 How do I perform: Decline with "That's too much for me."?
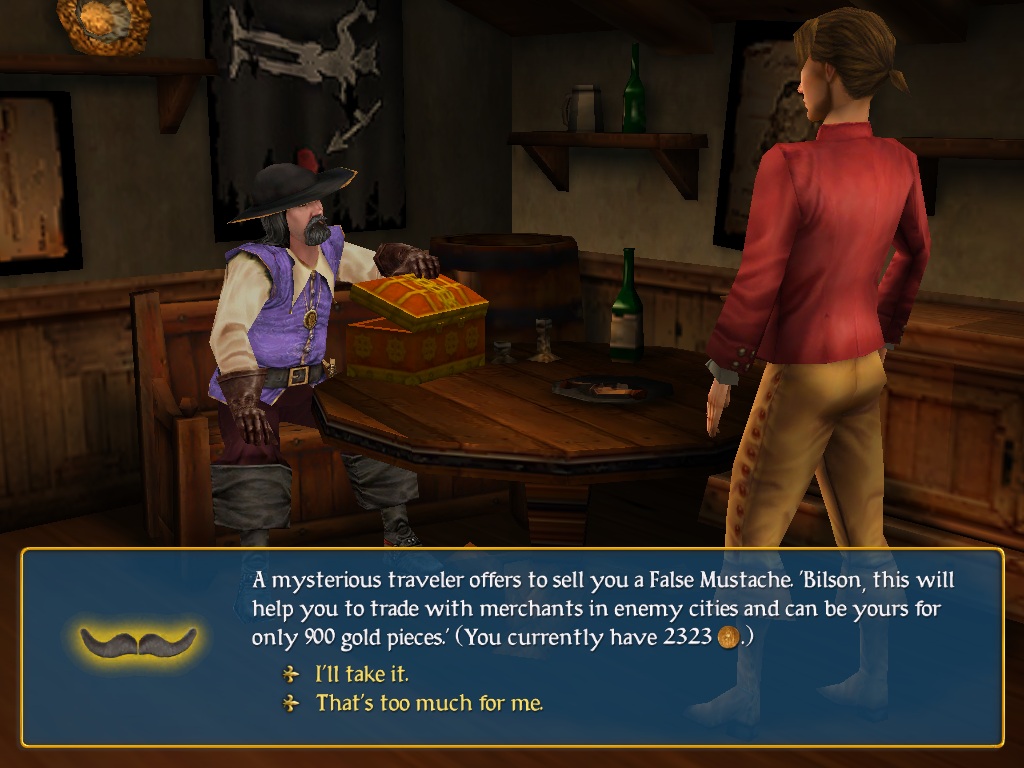tap(429, 703)
